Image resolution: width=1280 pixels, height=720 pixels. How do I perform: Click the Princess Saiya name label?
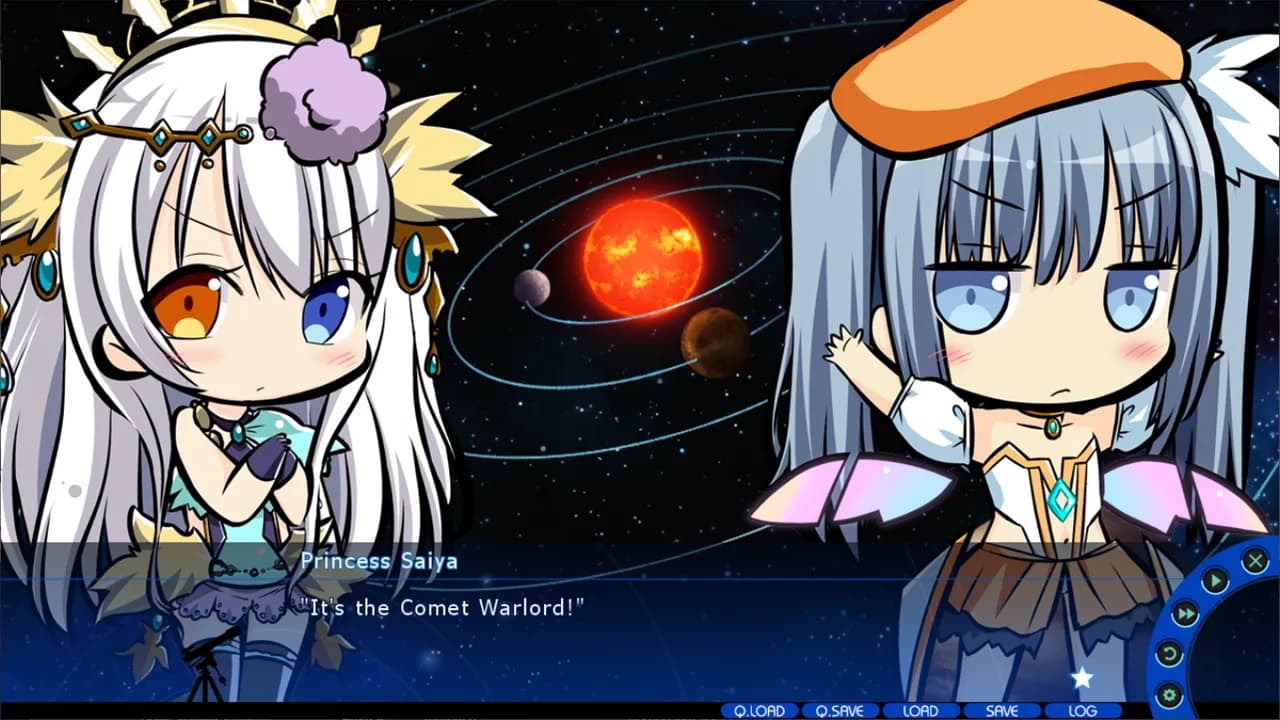pos(380,561)
